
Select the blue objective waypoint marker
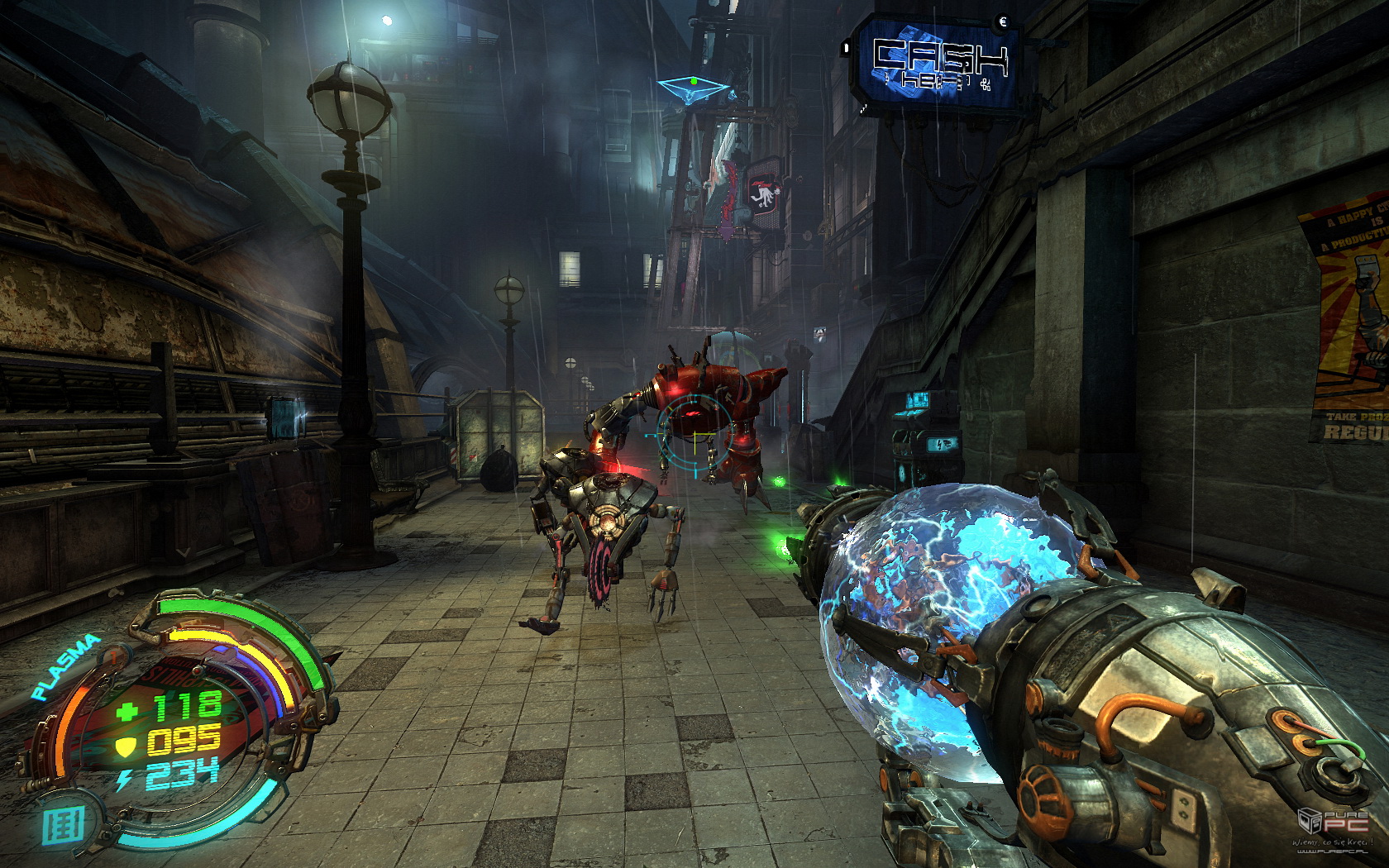click(x=694, y=88)
